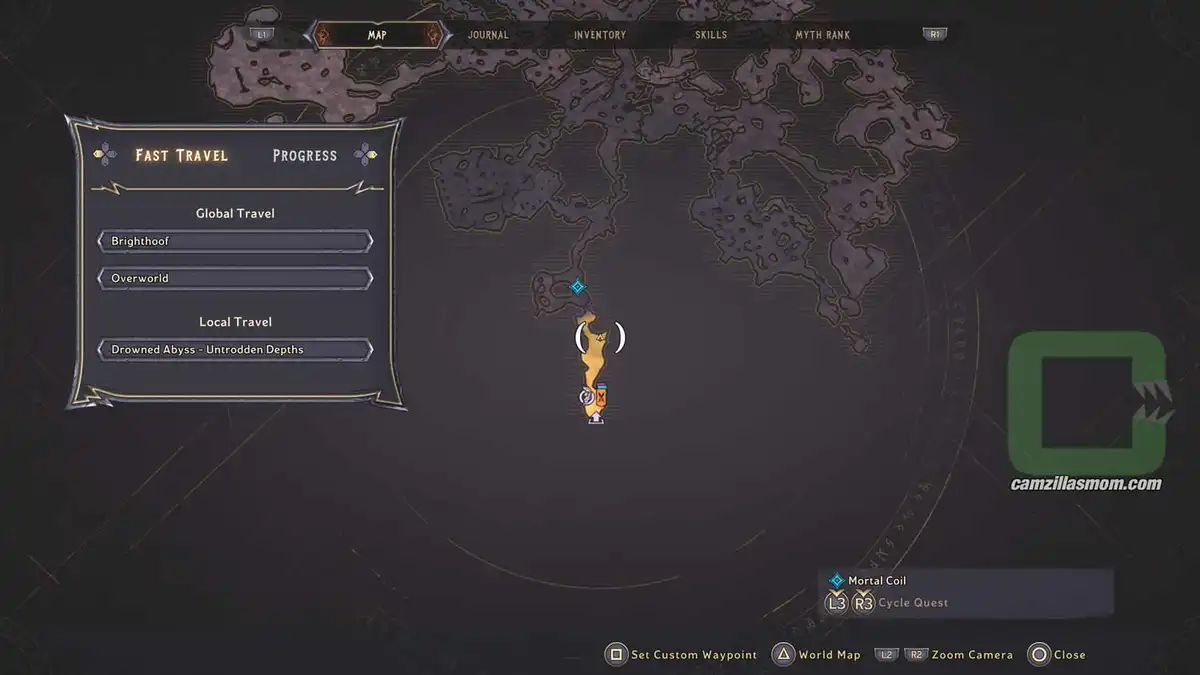Show the Myth Rank tab
The width and height of the screenshot is (1200, 675).
(x=822, y=35)
